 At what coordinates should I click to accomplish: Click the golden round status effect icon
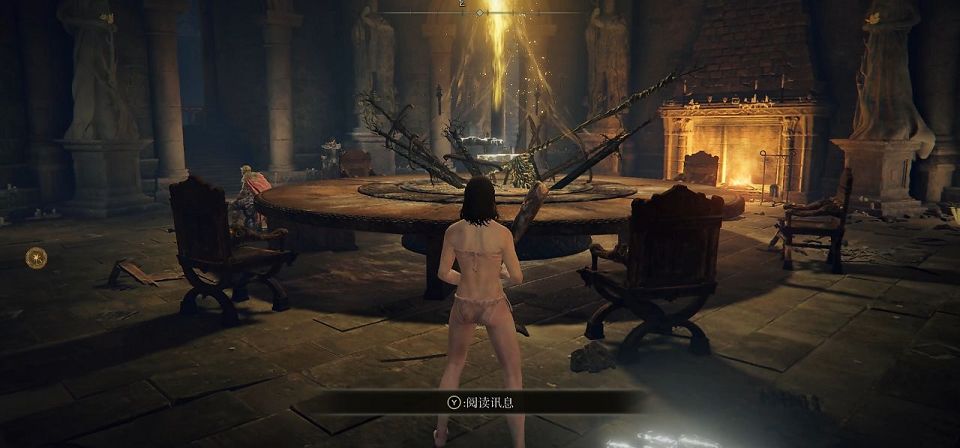coord(36,257)
